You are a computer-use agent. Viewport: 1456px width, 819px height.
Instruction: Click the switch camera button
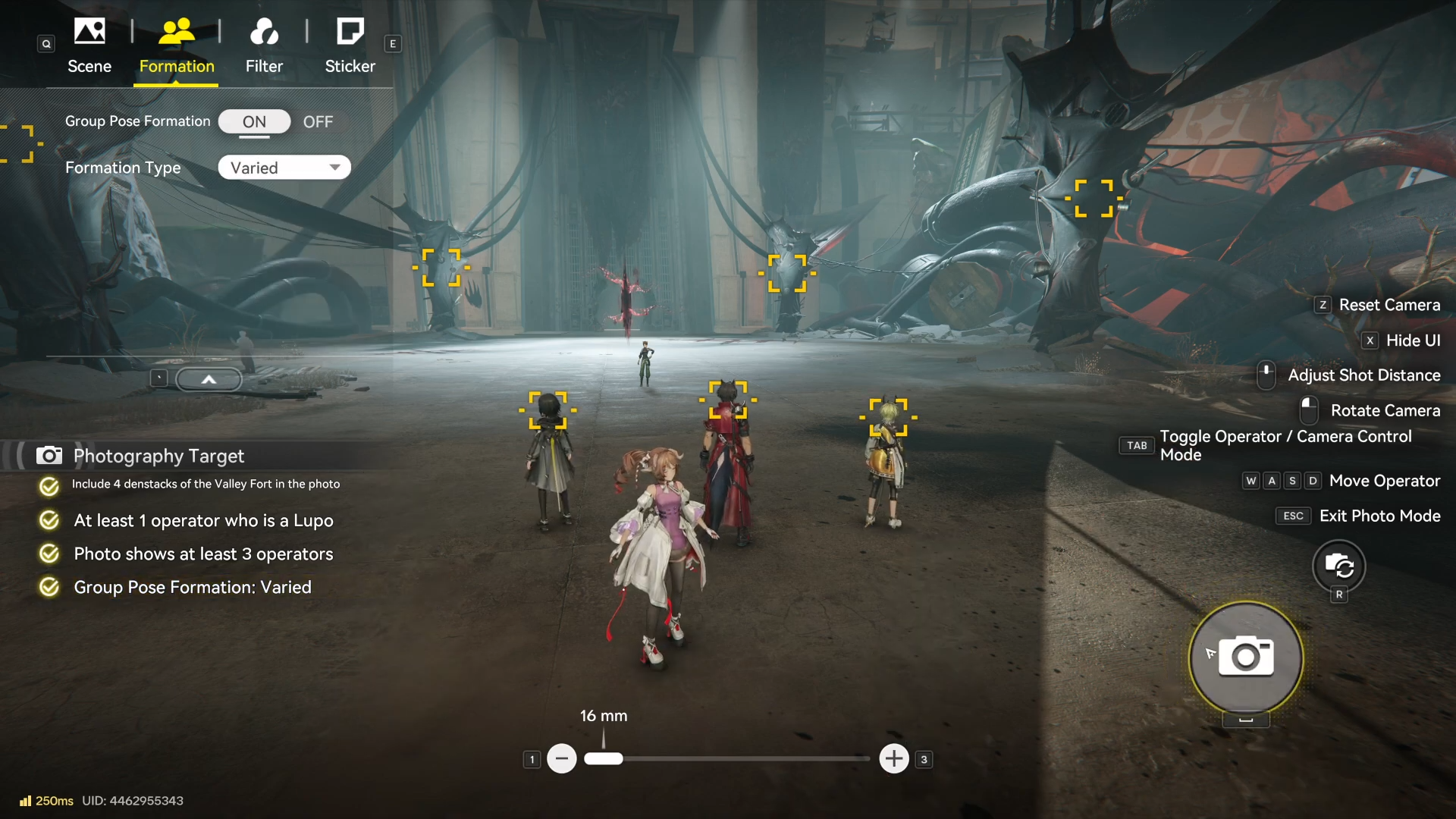click(1338, 566)
